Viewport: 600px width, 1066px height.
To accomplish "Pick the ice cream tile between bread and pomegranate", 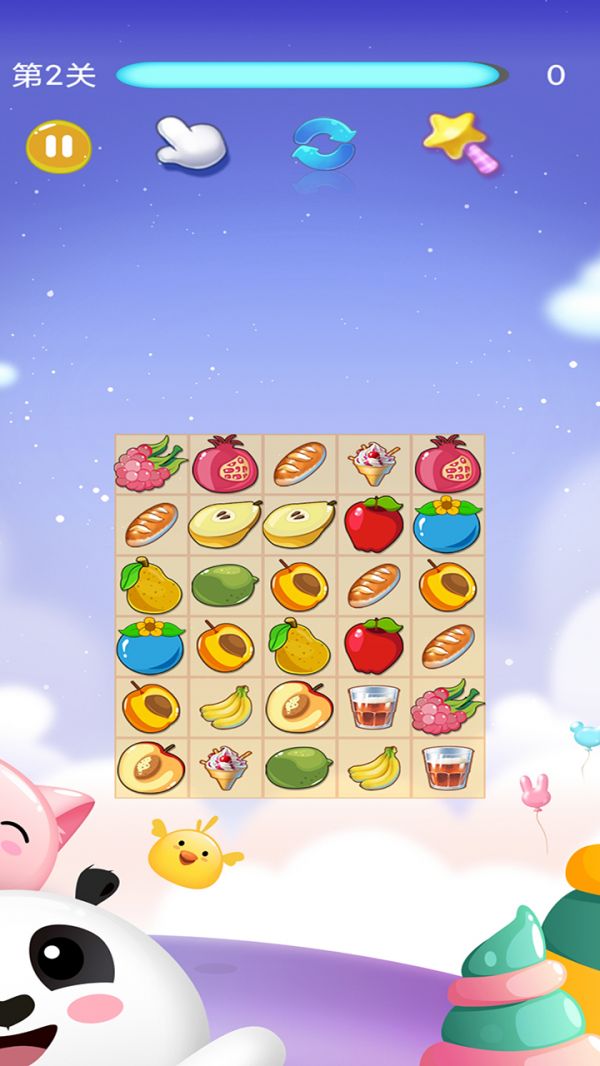I will [374, 464].
